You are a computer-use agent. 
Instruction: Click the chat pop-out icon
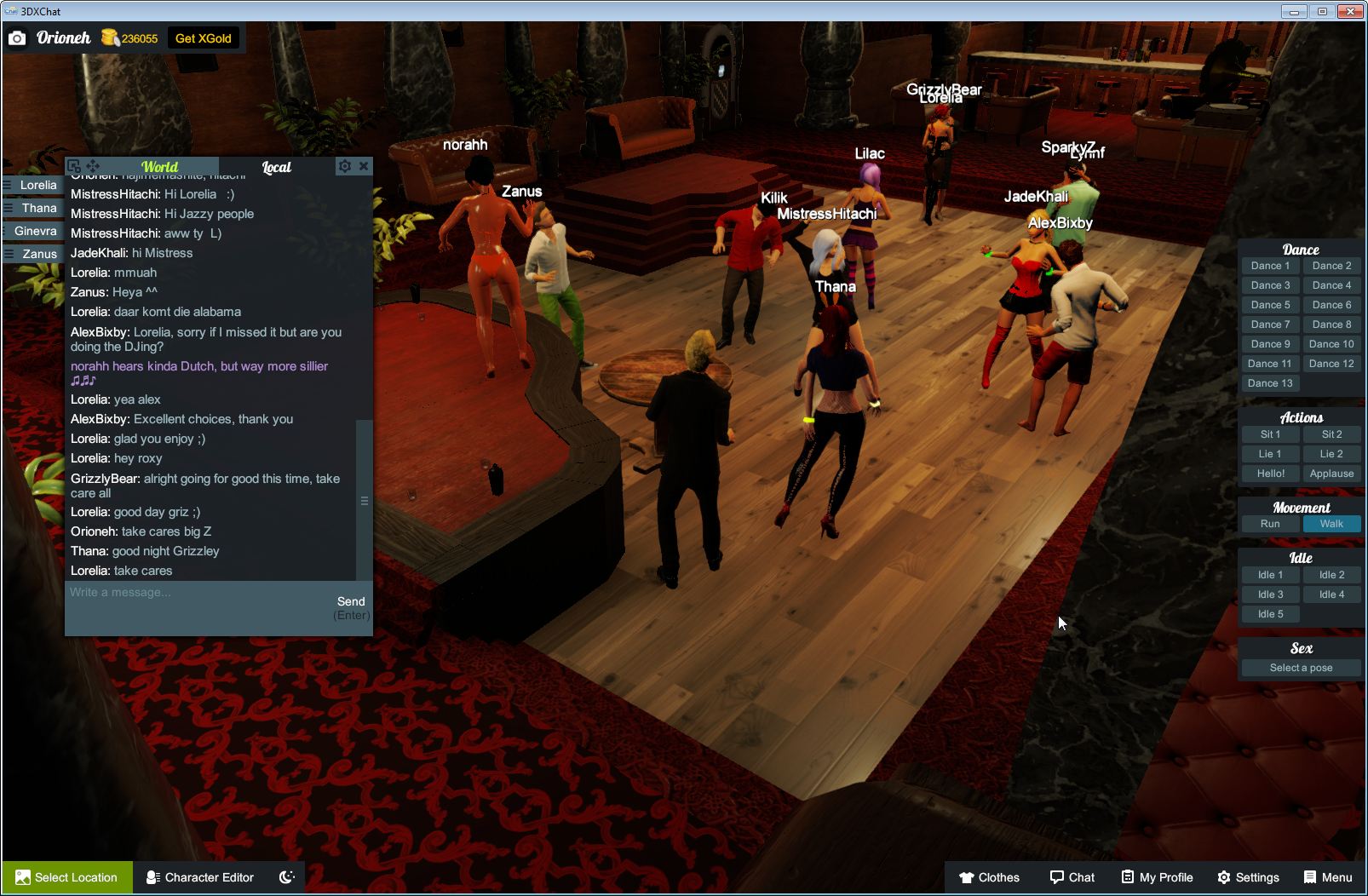pyautogui.click(x=76, y=164)
